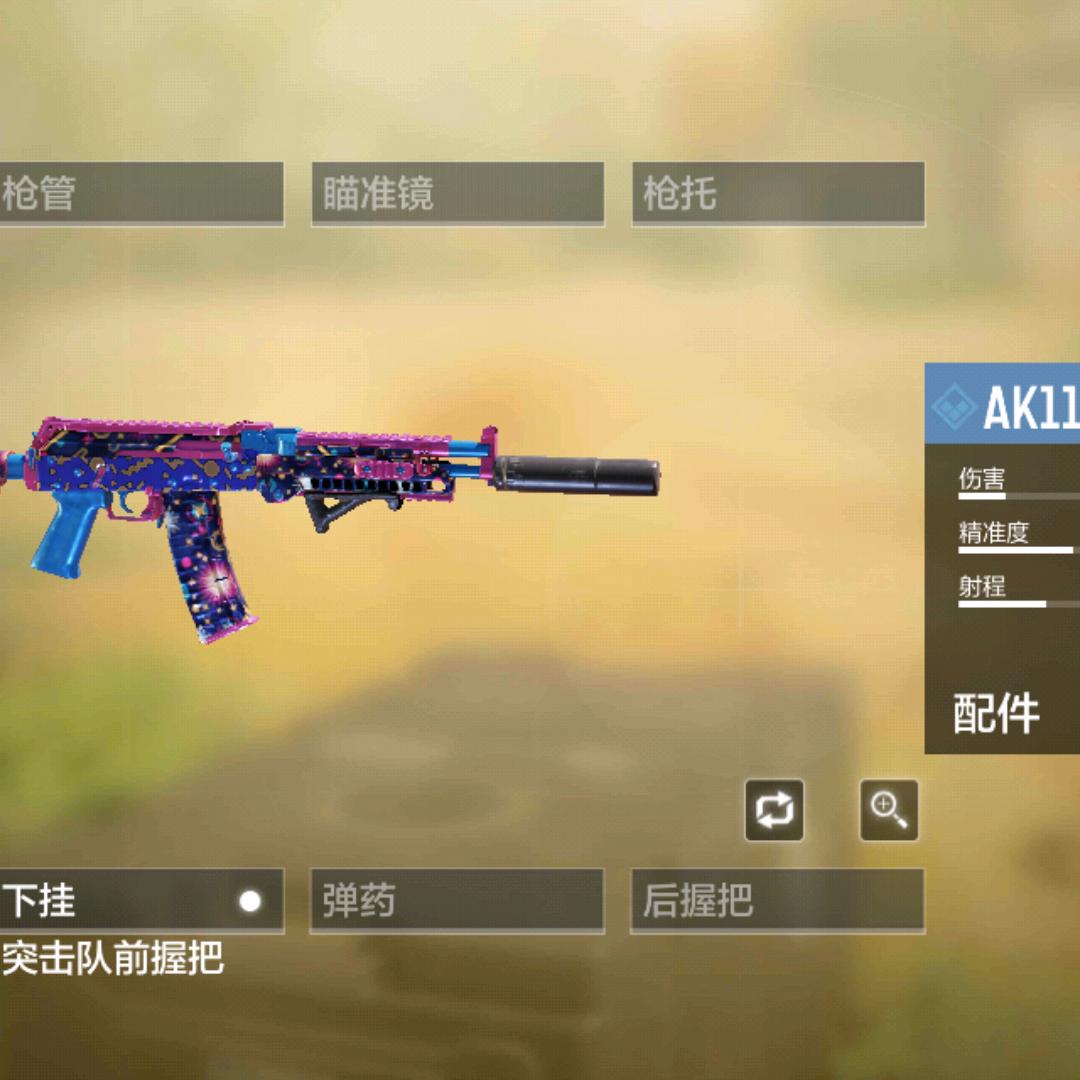Click the rotate weapon arrows icon
This screenshot has width=1080, height=1080.
(x=774, y=810)
